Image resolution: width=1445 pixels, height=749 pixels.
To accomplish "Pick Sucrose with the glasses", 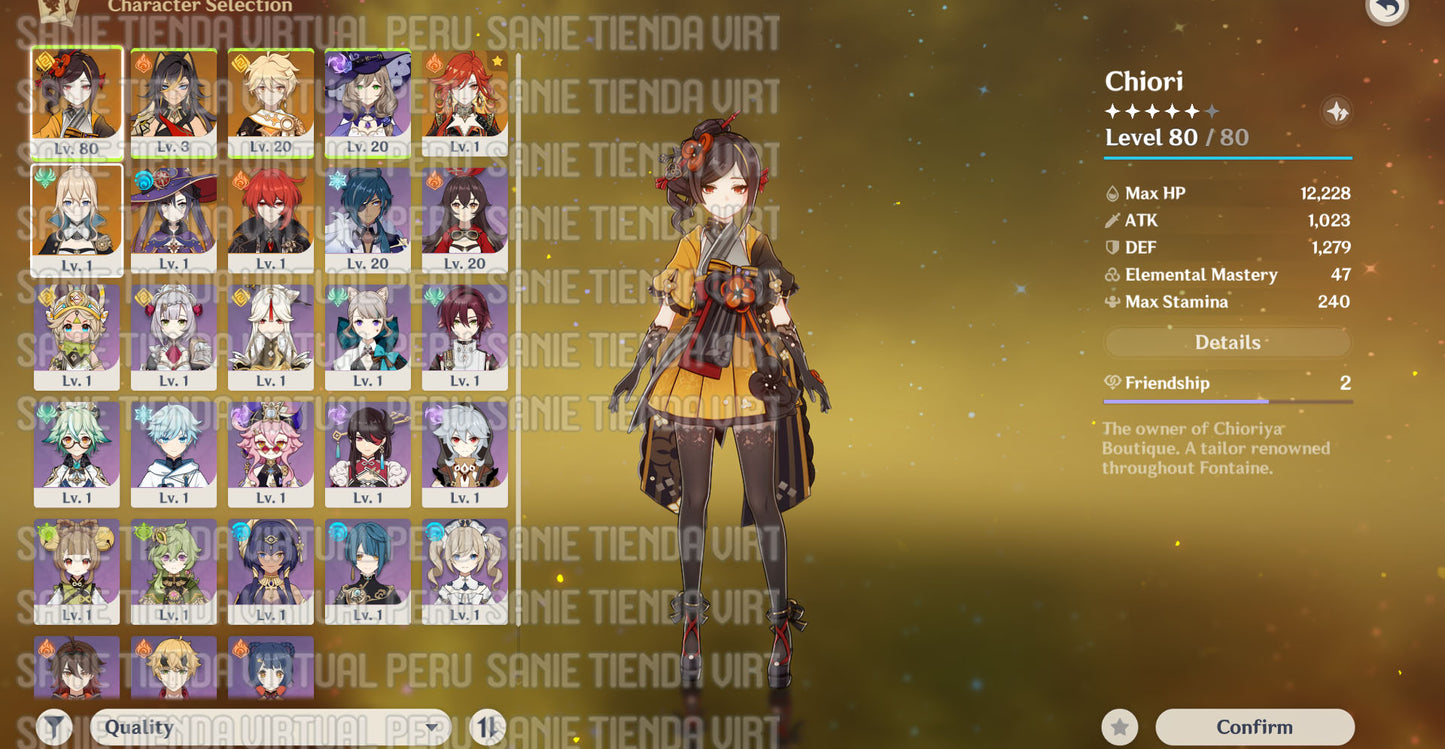I will point(77,454).
